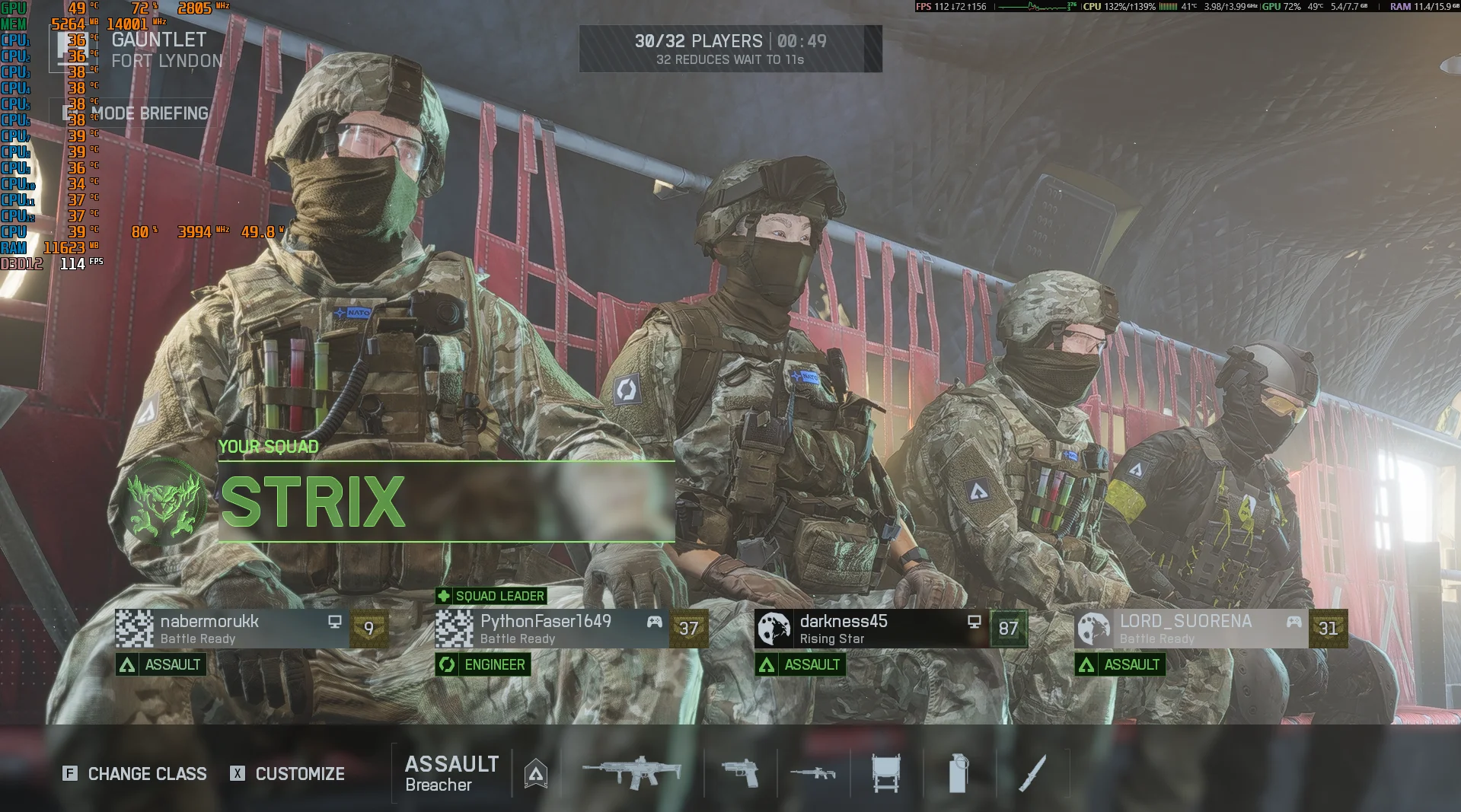Select the assault rifle primary weapon slot
Viewport: 1461px width, 812px height.
pyautogui.click(x=632, y=774)
